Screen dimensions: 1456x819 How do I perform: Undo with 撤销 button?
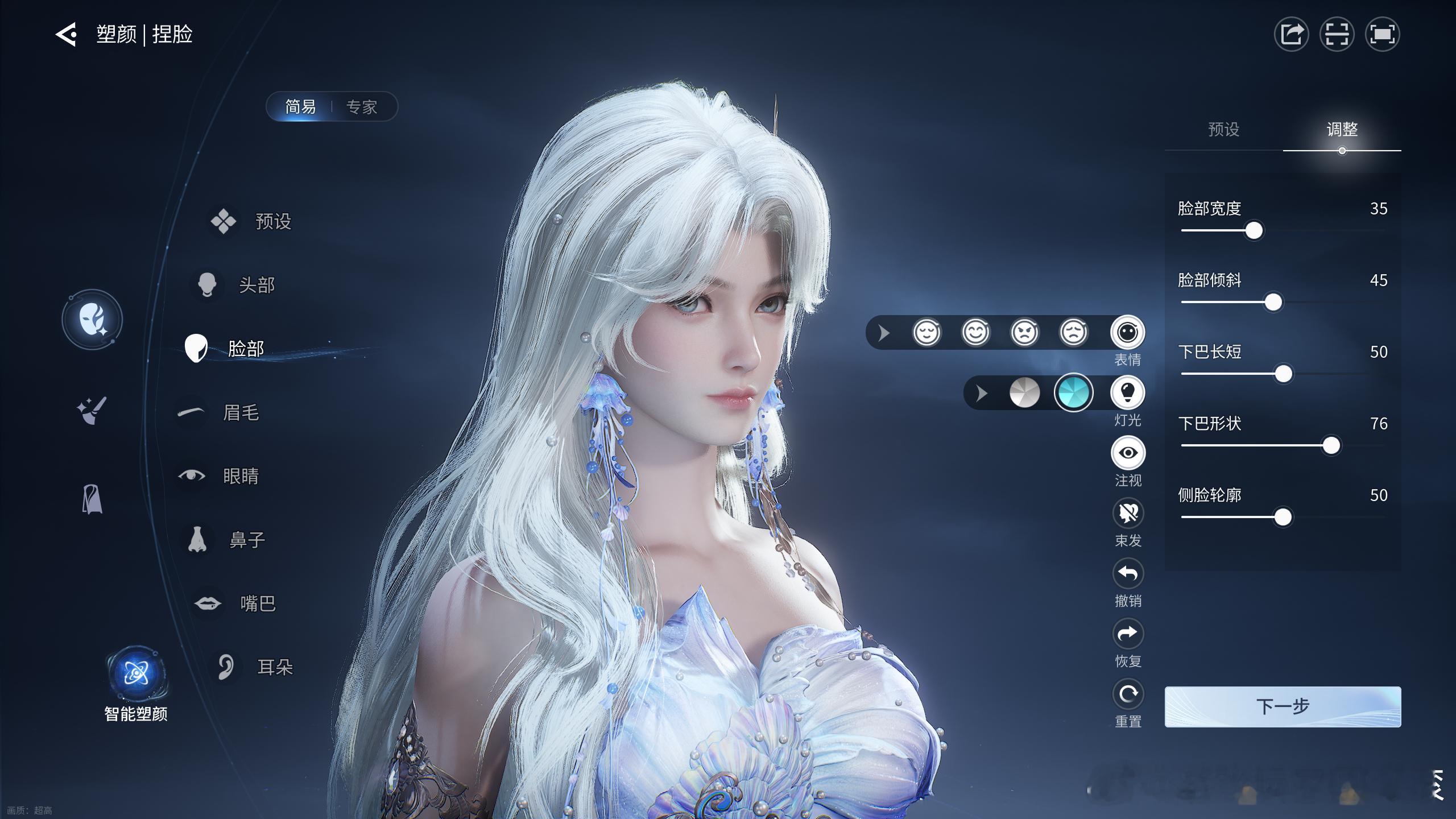(1128, 574)
